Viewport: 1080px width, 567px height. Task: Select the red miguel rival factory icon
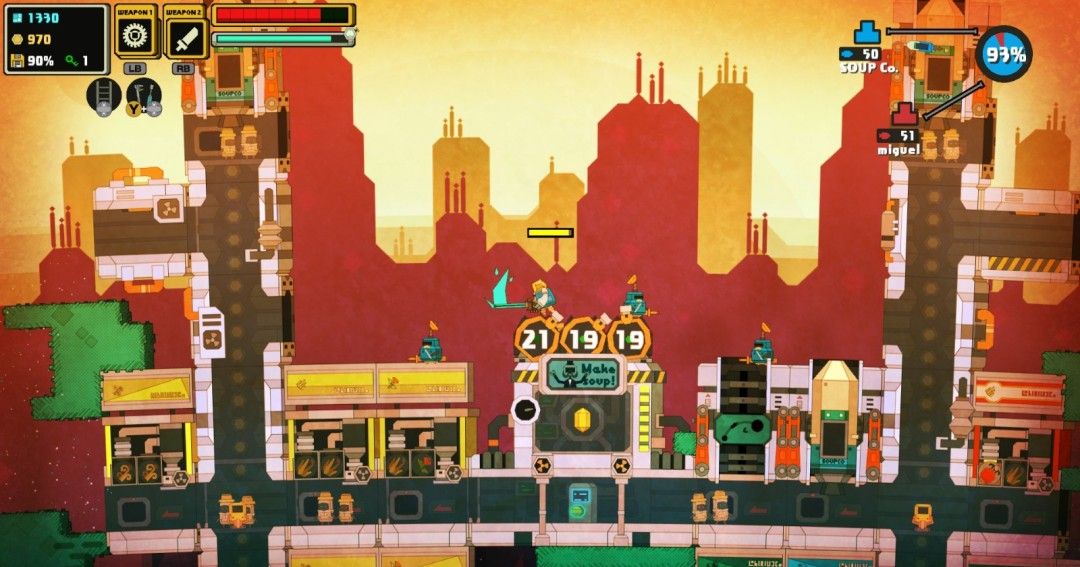click(905, 114)
